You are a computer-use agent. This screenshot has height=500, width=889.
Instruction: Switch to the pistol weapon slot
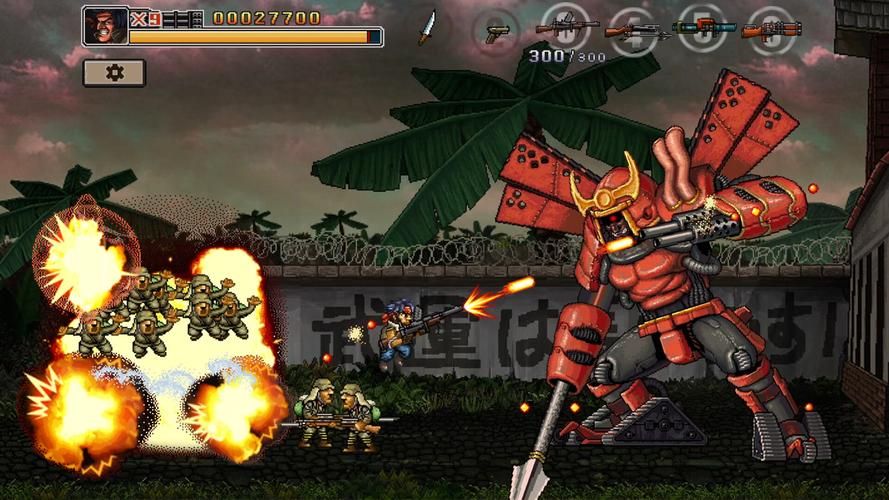(497, 31)
